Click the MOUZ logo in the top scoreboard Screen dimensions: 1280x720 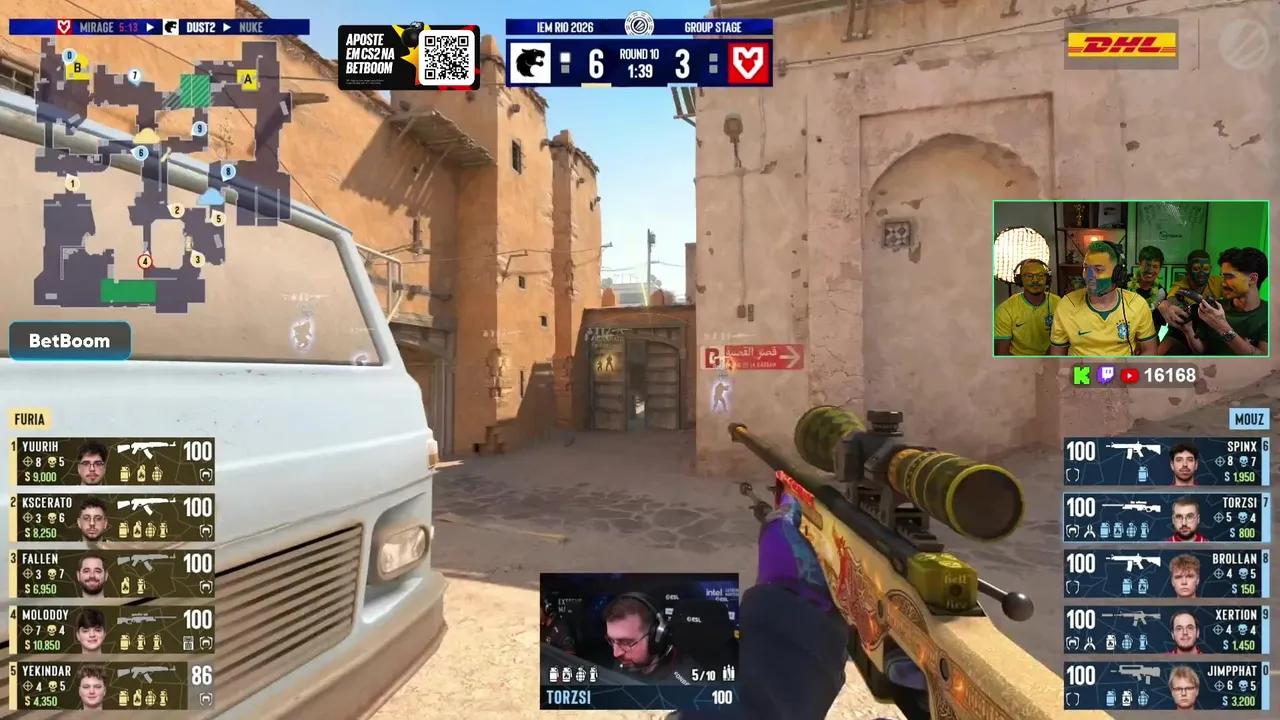(747, 64)
